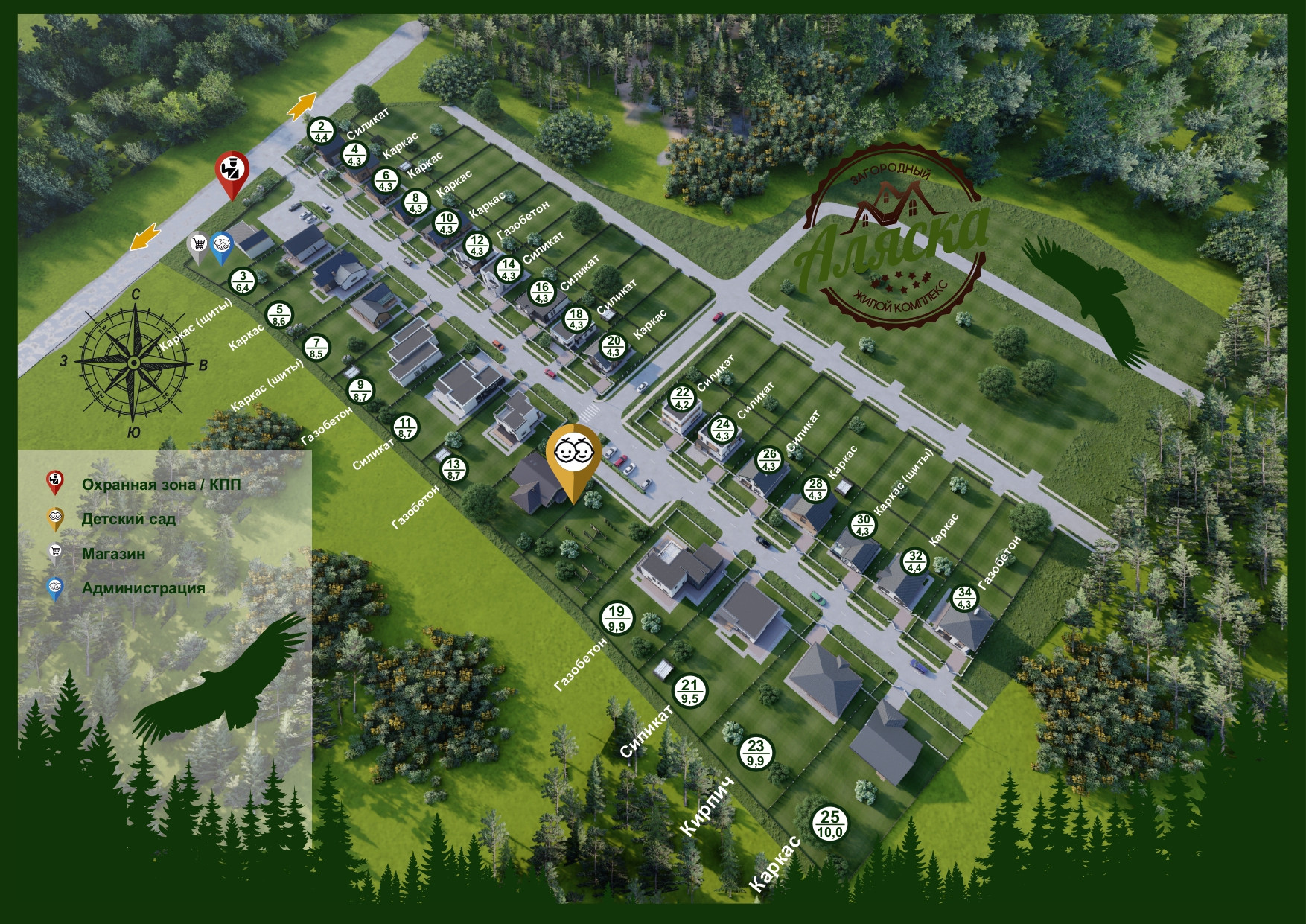Click plot marker number 34
The image size is (1306, 924).
pyautogui.click(x=964, y=598)
